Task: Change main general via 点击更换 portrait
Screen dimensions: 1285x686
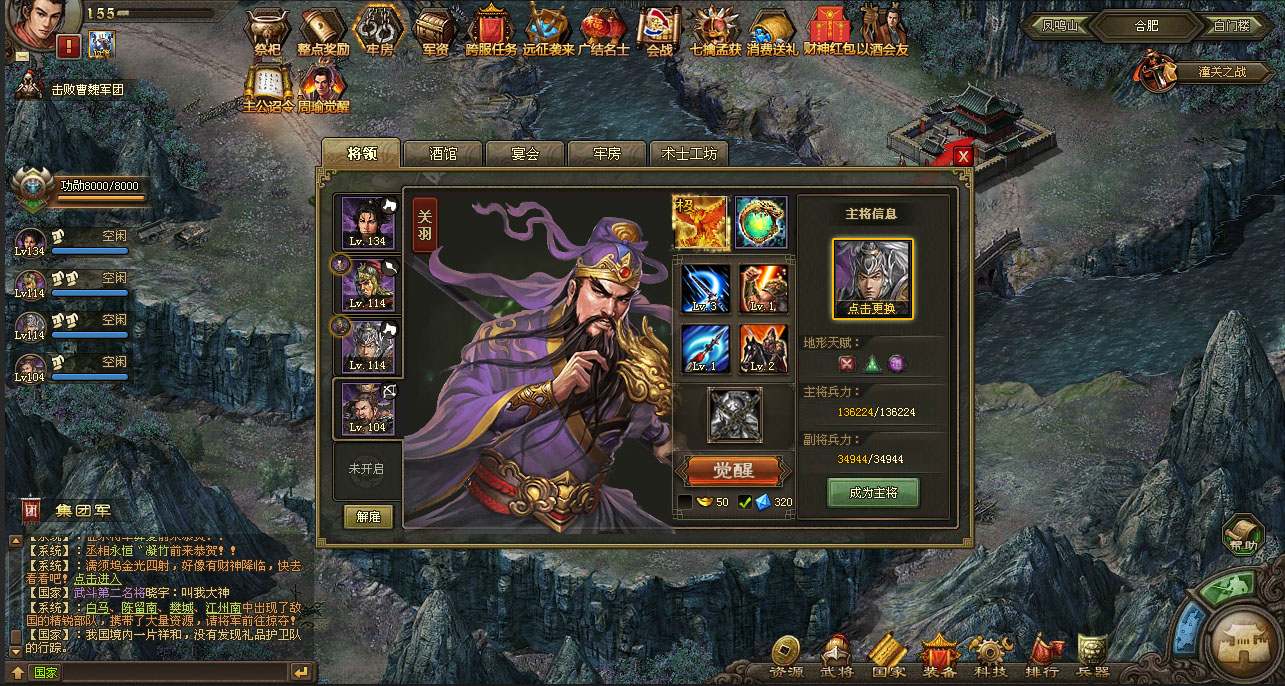Action: pyautogui.click(x=872, y=278)
